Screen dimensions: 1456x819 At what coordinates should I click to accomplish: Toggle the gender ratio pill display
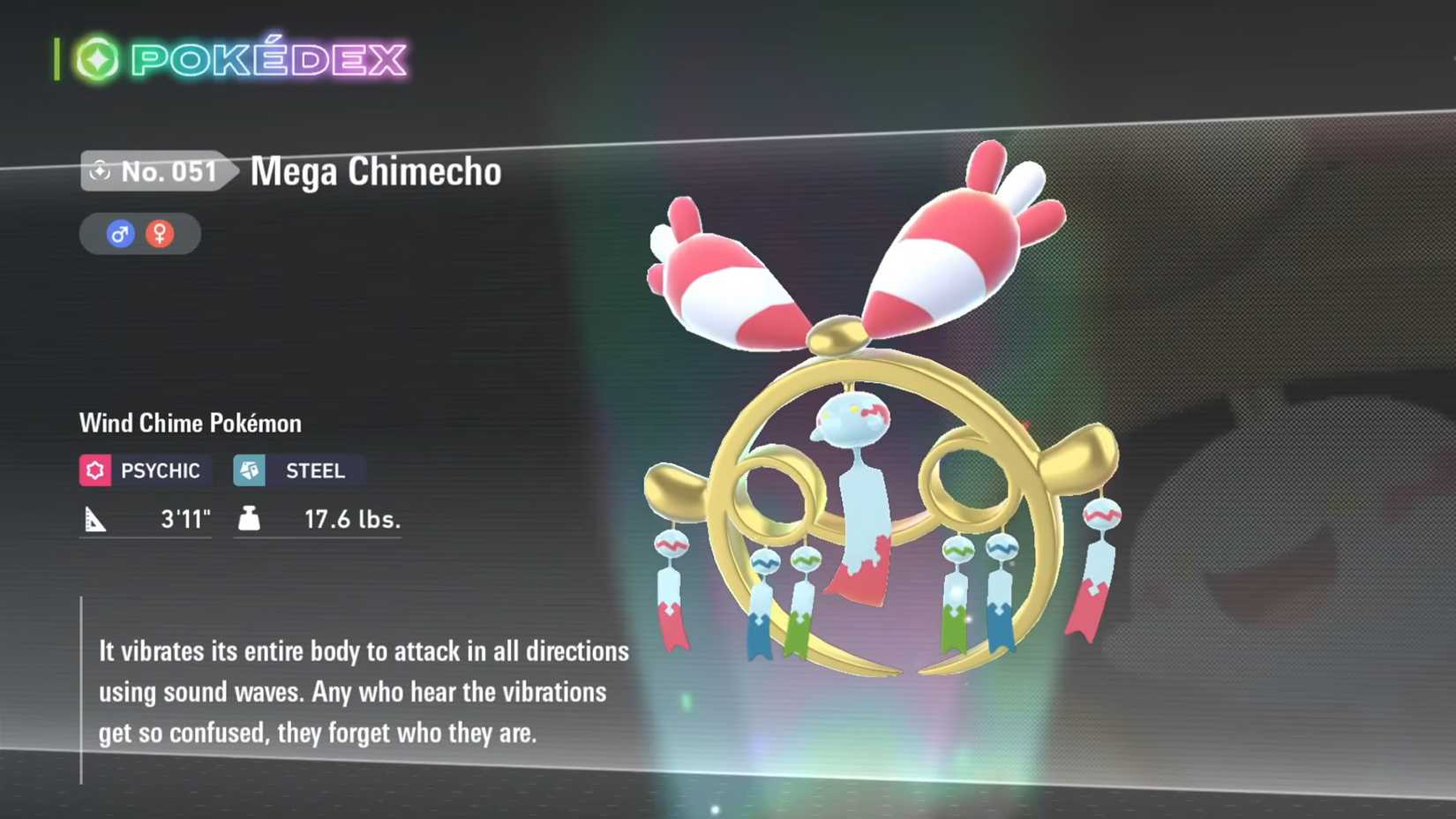[139, 233]
